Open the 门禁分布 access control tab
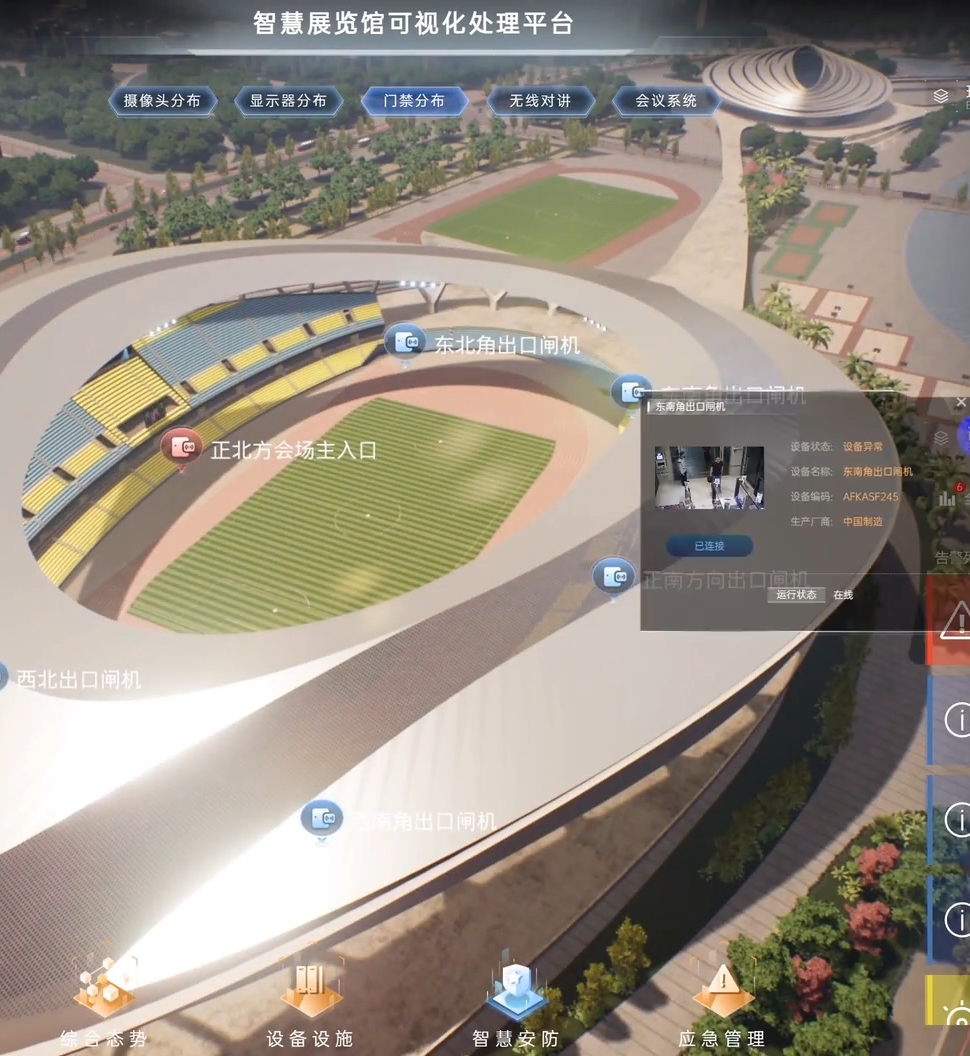 coord(415,101)
